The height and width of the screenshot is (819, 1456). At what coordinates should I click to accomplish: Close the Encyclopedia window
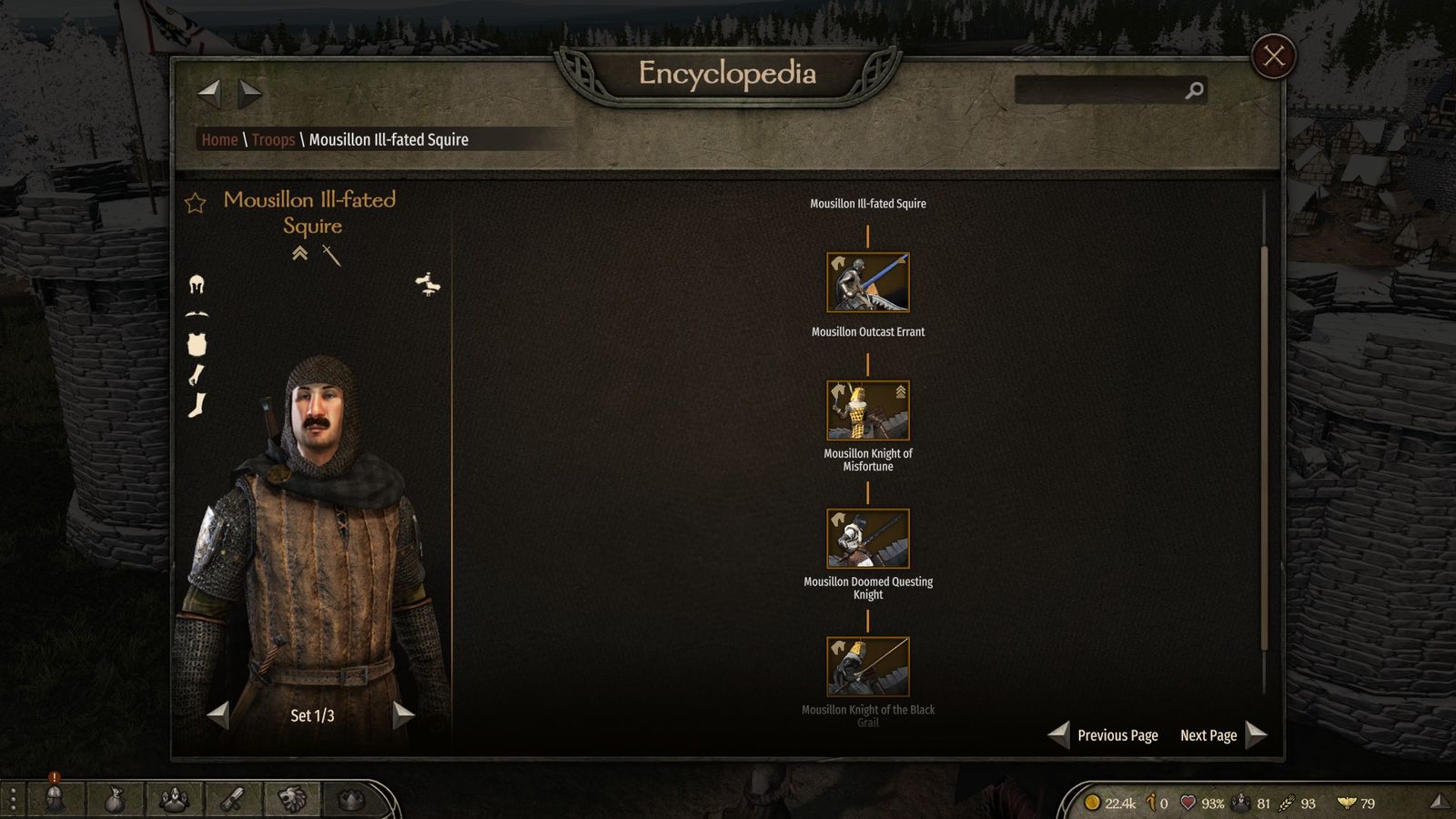click(x=1273, y=56)
